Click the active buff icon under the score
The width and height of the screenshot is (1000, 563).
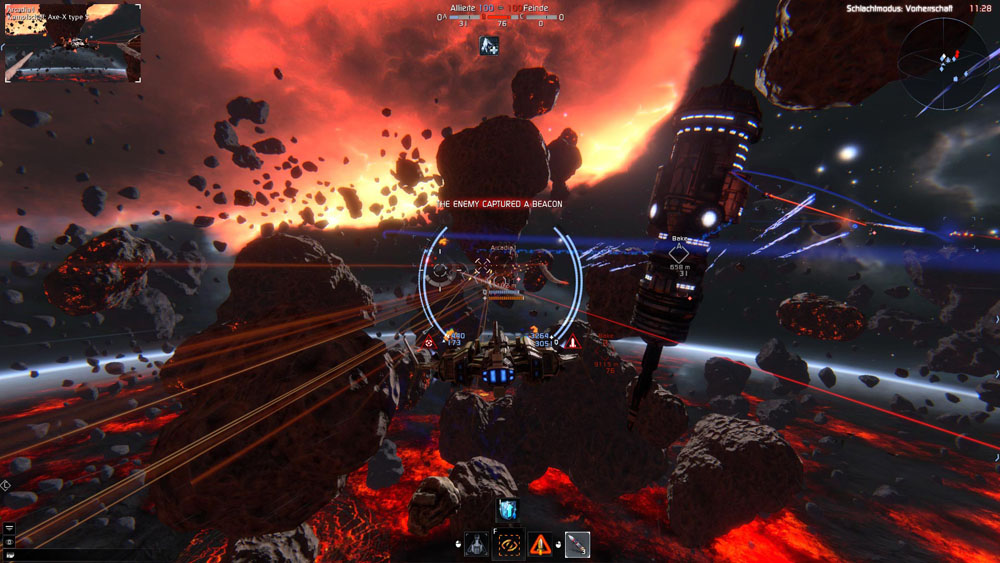489,45
